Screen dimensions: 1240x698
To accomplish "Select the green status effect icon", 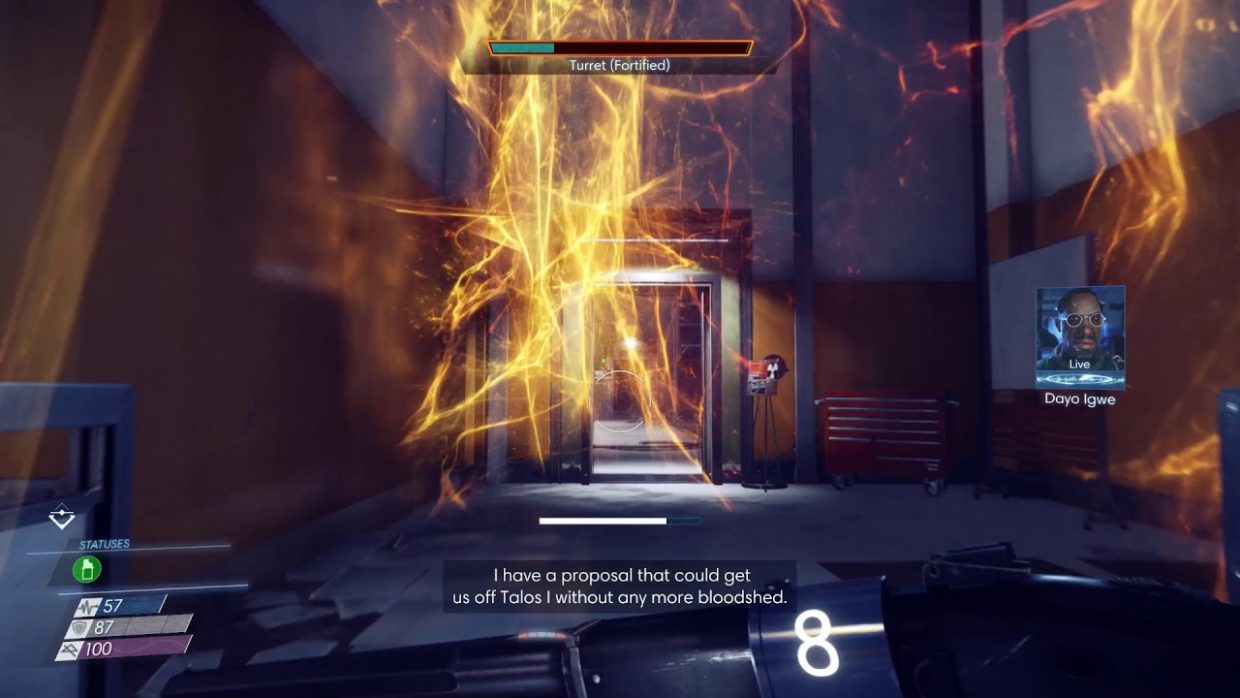I will coord(87,570).
